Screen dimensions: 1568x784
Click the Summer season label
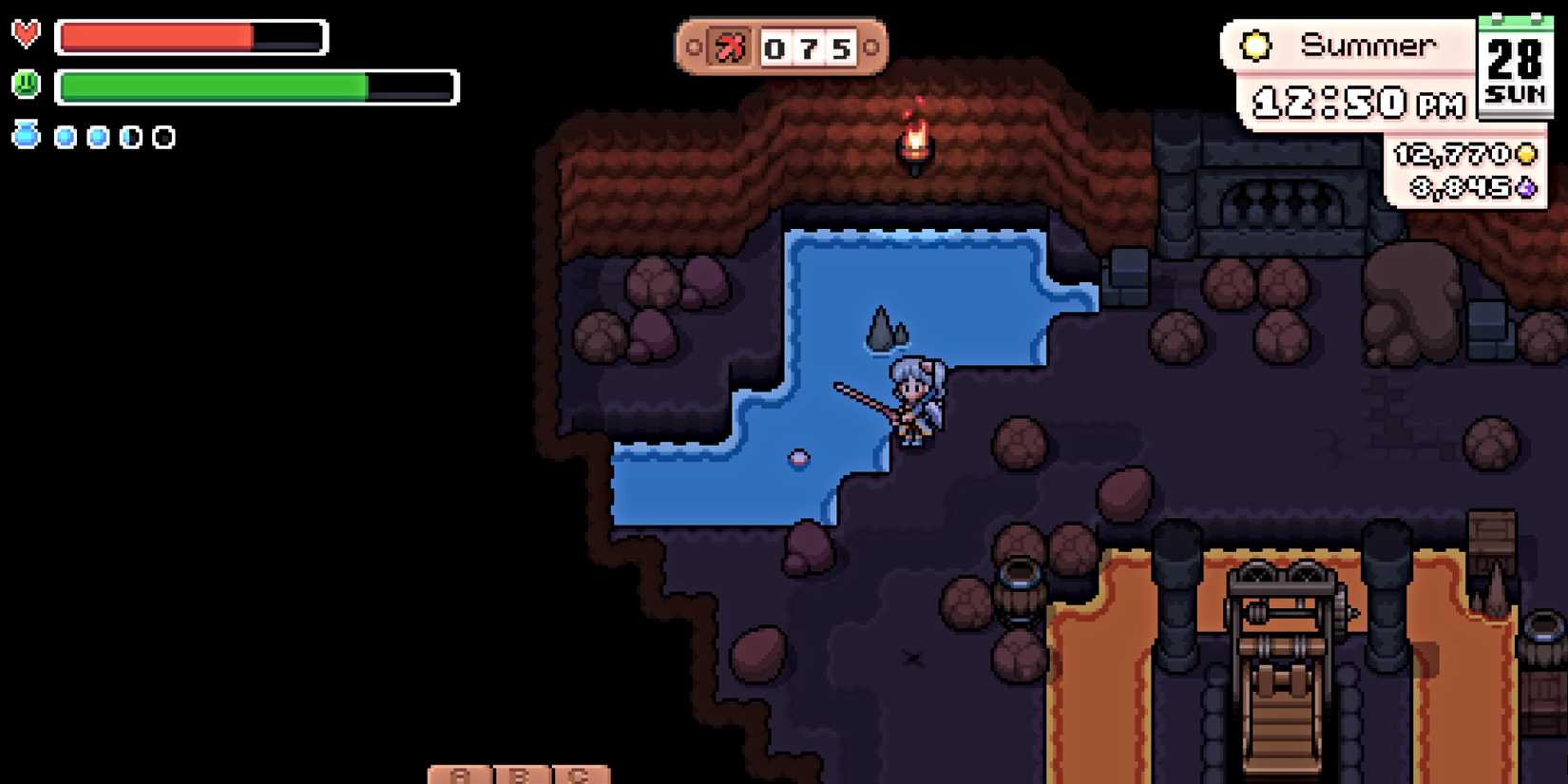(1368, 44)
